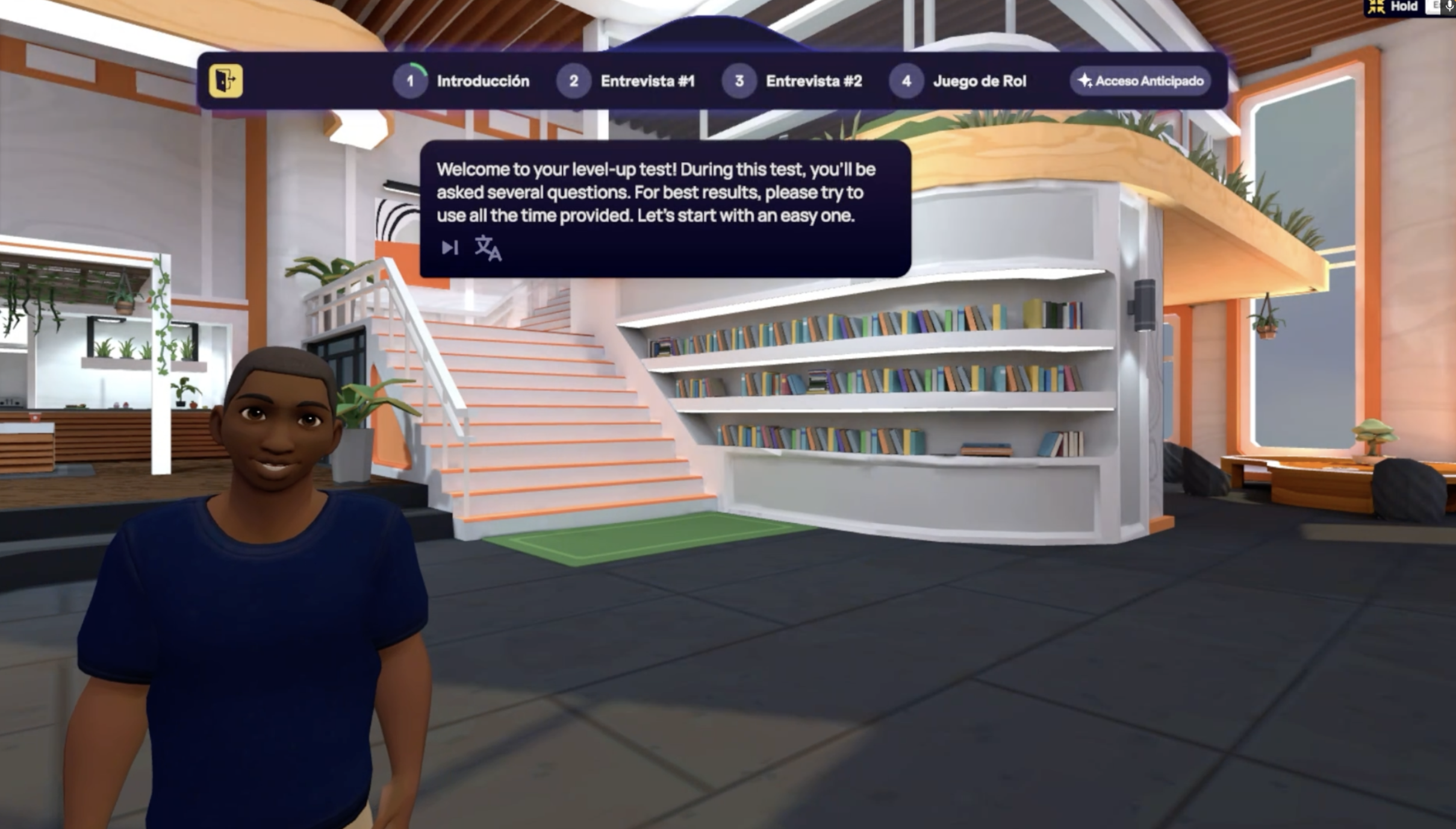Translate the dialogue text
This screenshot has width=1456, height=829.
pyautogui.click(x=488, y=248)
